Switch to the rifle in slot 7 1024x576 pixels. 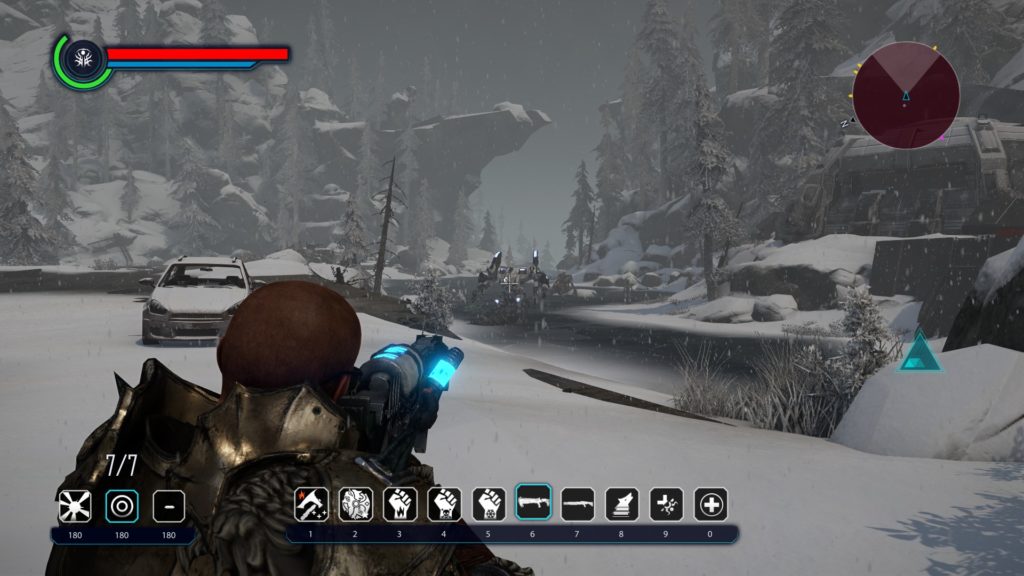(x=578, y=504)
